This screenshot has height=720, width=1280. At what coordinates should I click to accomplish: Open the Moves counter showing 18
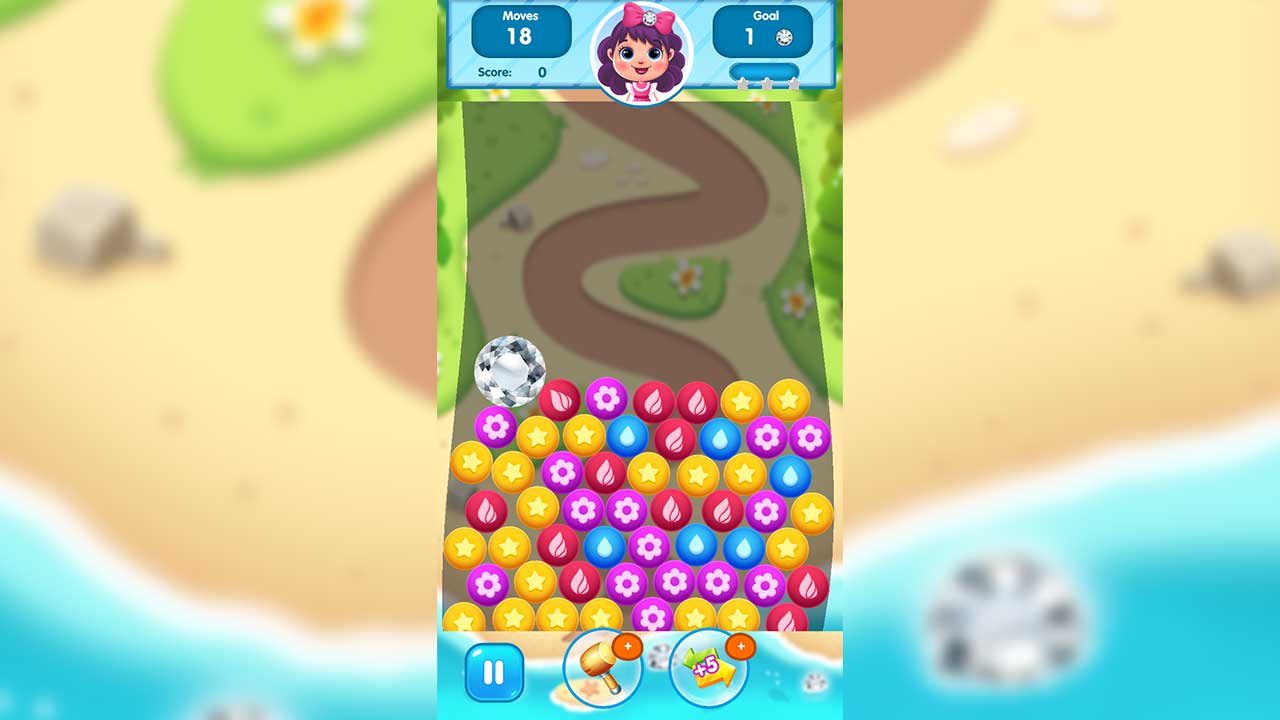point(521,31)
